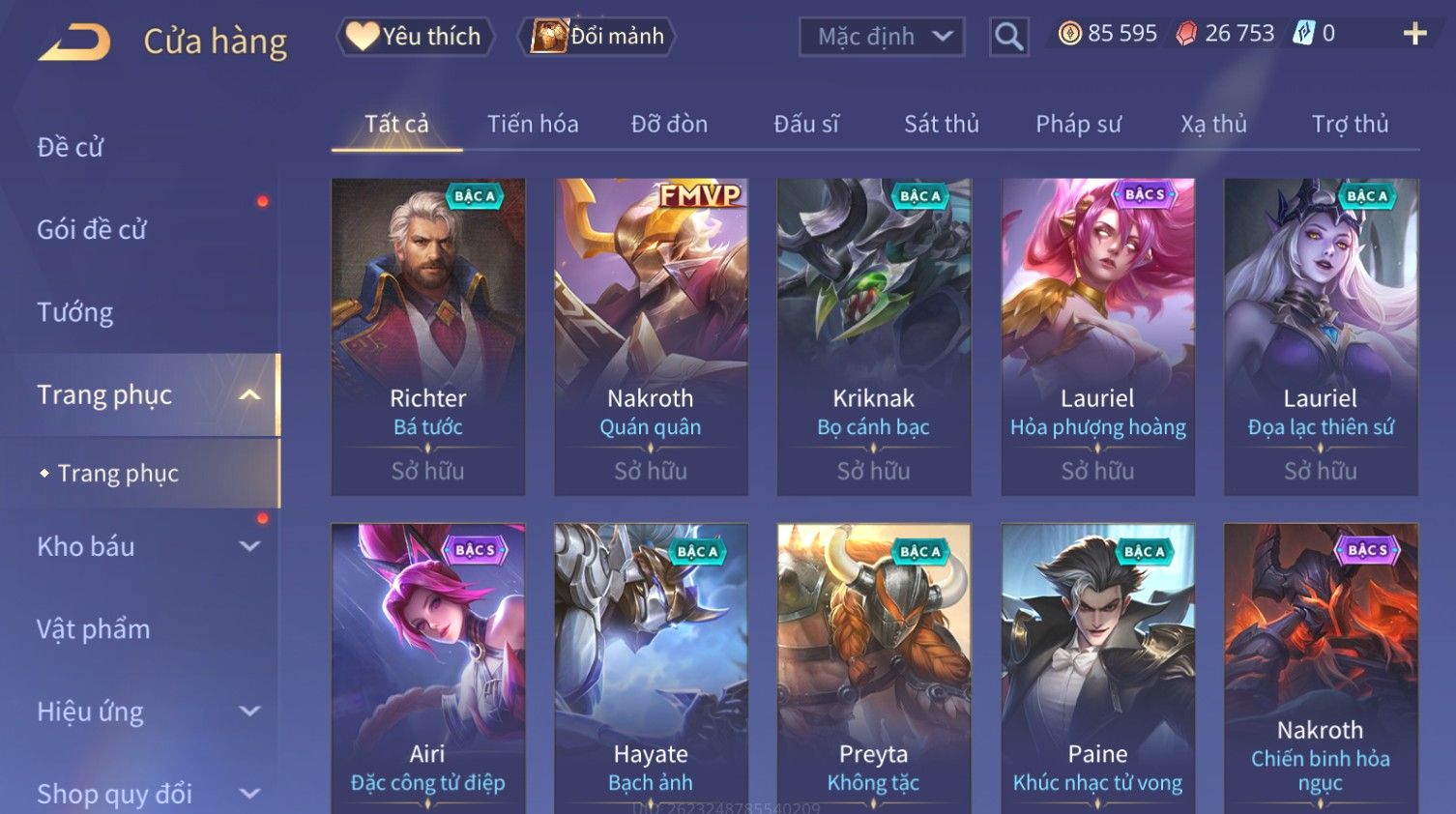Switch to the Tiến hóa tab
The width and height of the screenshot is (1456, 814).
[533, 124]
